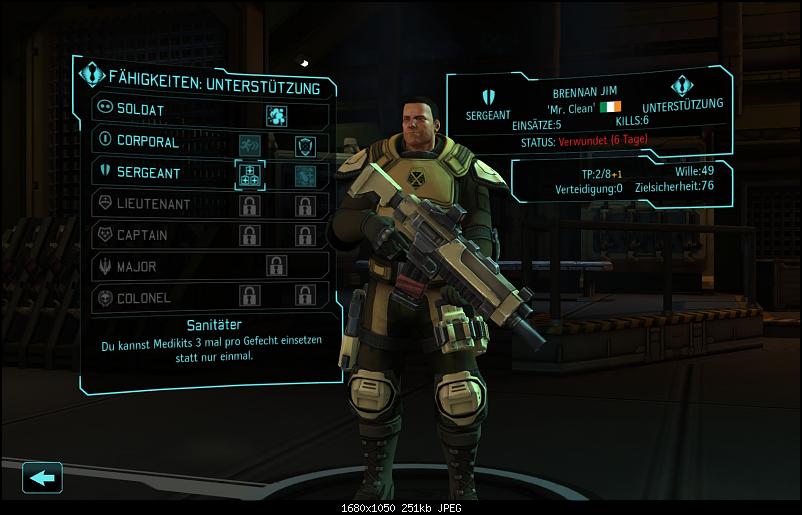Select the Sergeant Sanitäter medikit ability
This screenshot has height=515, width=802.
(x=249, y=176)
